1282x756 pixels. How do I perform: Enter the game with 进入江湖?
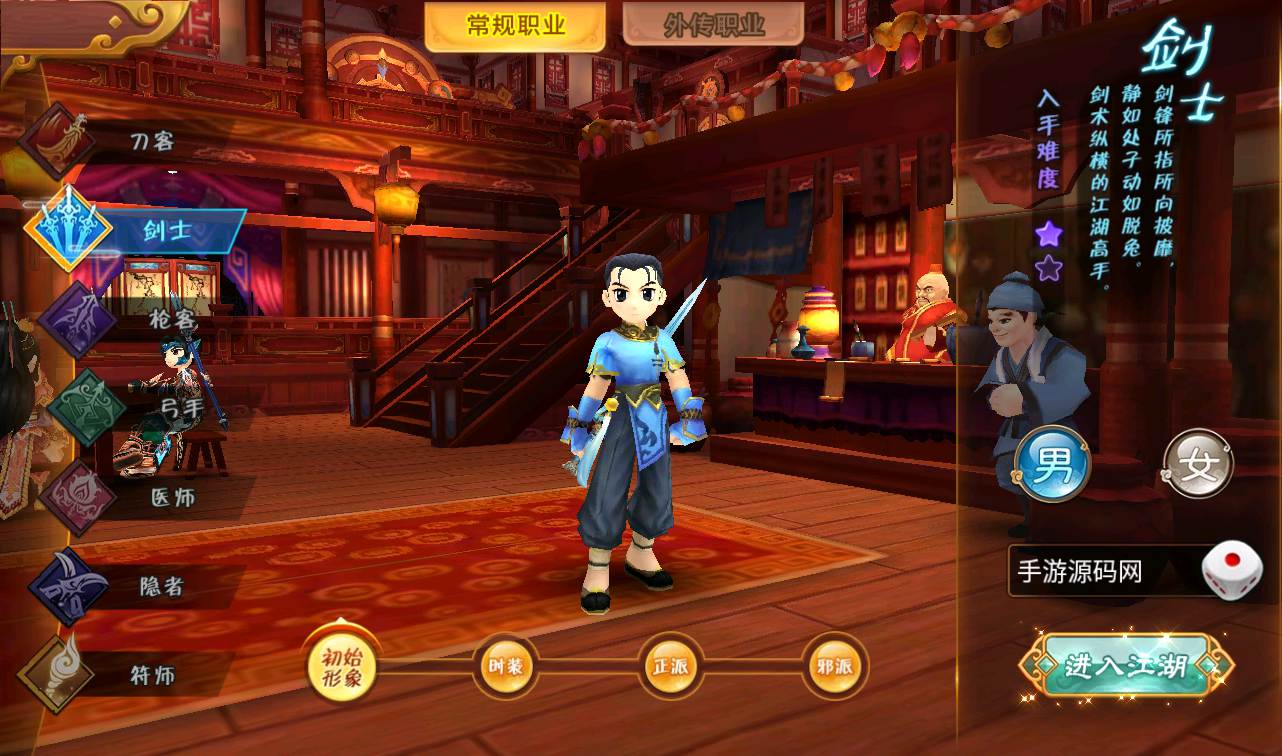(1126, 666)
